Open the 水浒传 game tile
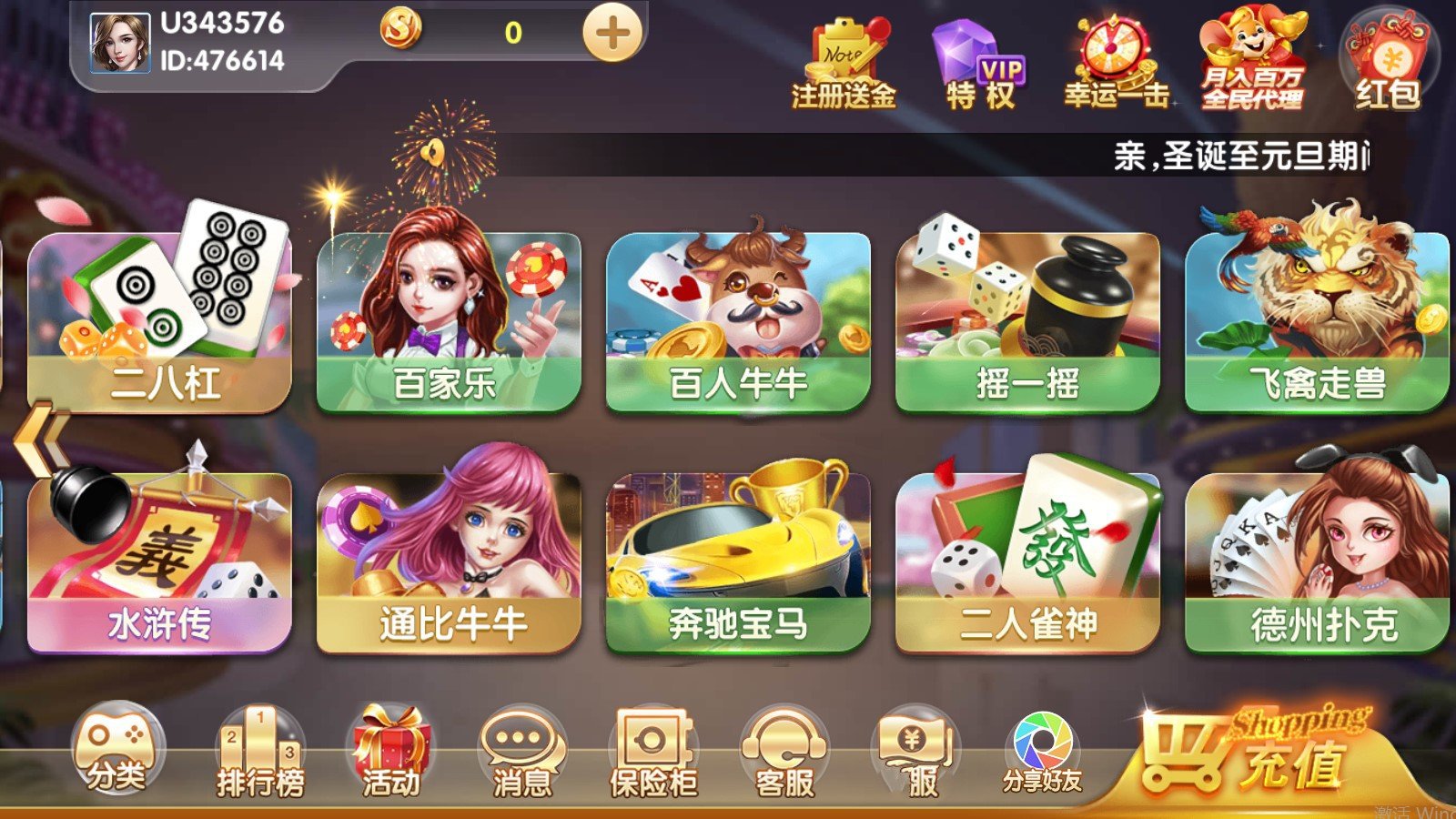 pos(160,560)
